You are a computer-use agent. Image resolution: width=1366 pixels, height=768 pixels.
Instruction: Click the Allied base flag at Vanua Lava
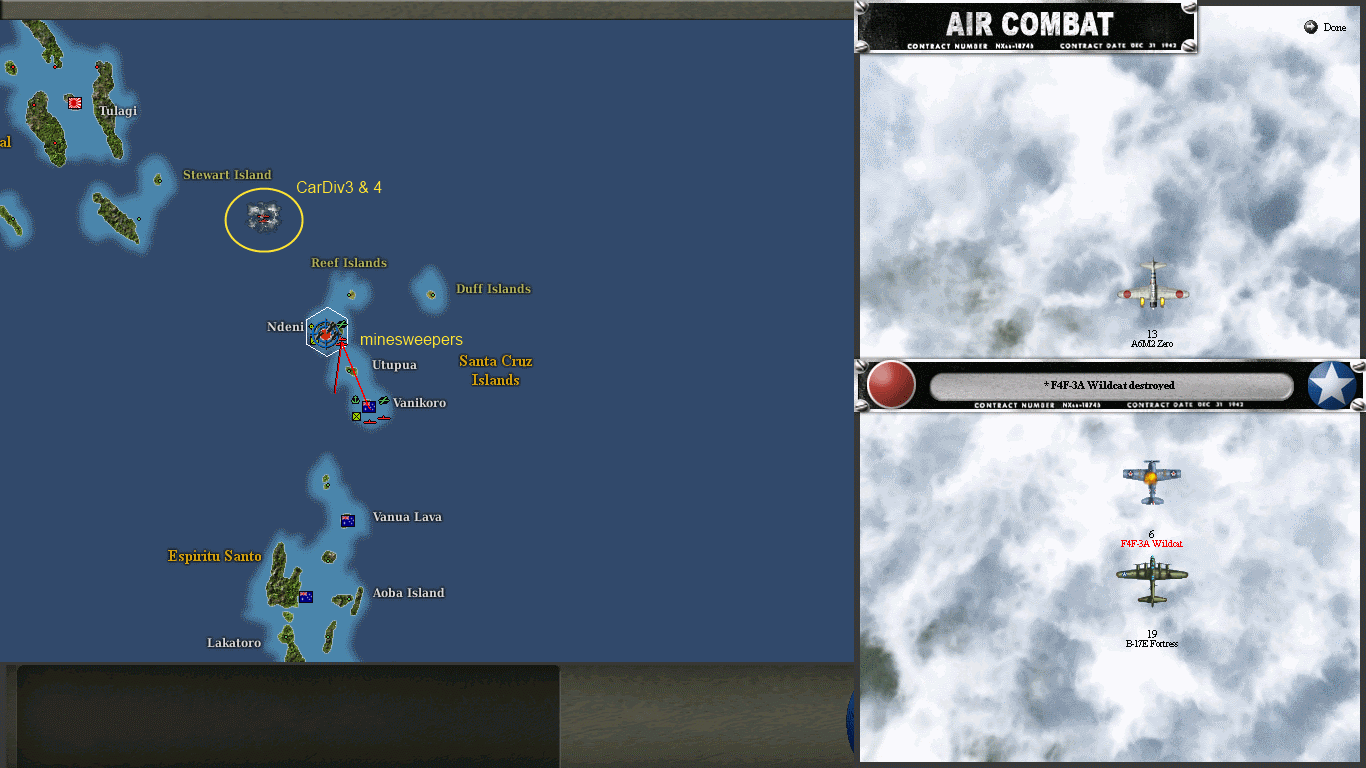[x=347, y=519]
